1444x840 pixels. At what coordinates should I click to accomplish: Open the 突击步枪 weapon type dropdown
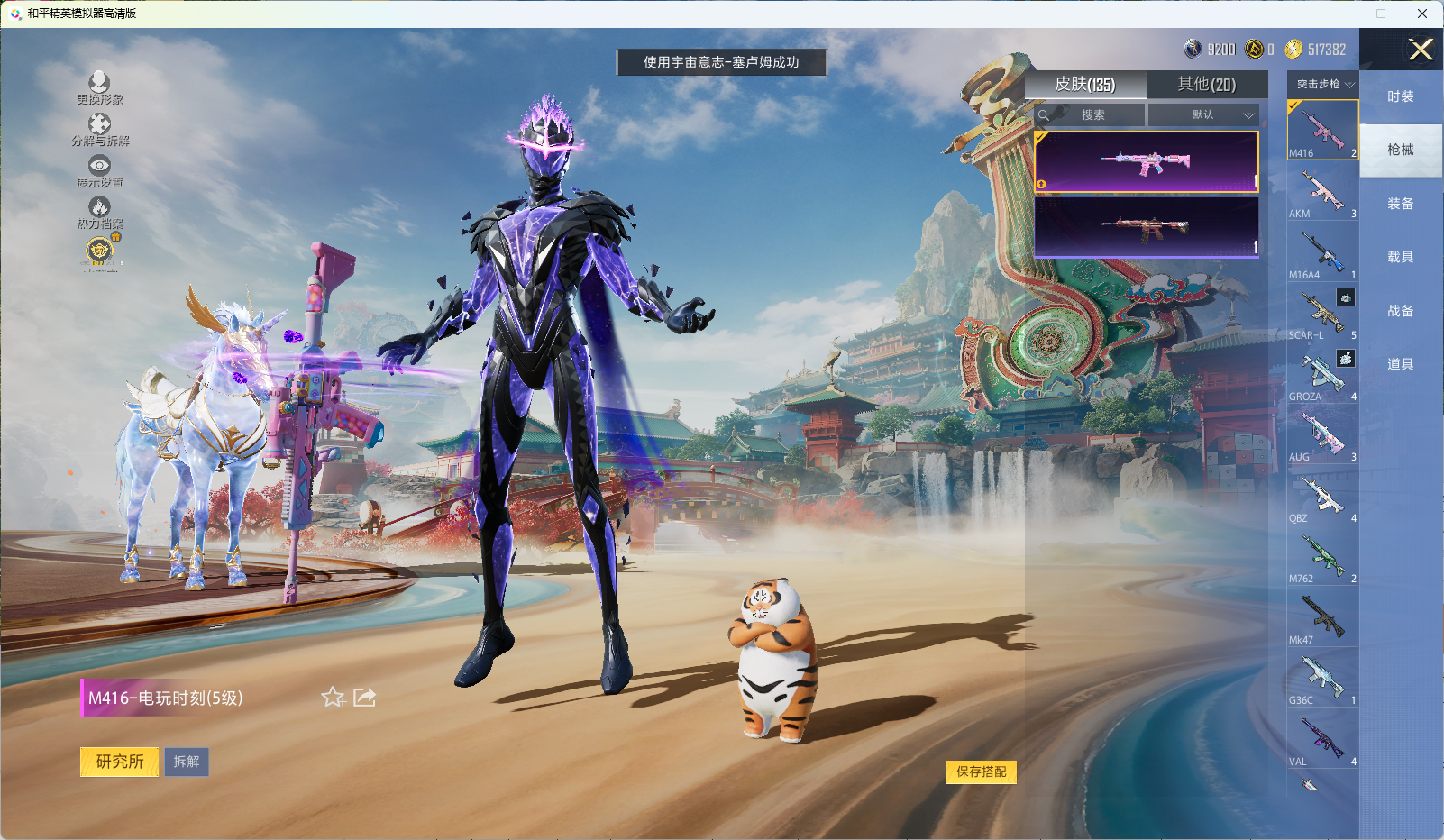1324,84
